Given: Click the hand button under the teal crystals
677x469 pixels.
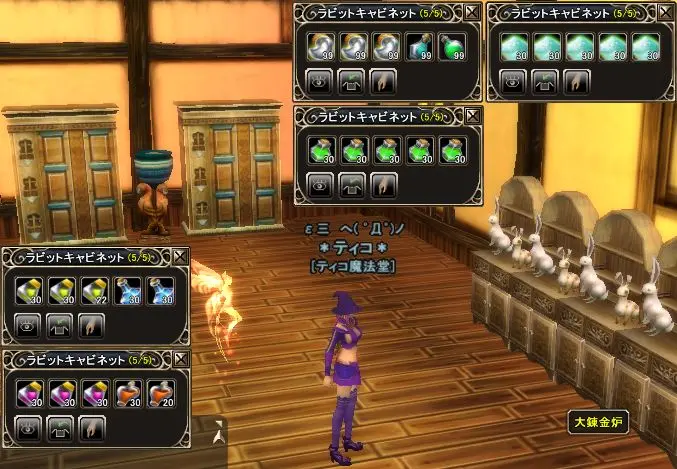Looking at the screenshot, I should pyautogui.click(x=578, y=81).
